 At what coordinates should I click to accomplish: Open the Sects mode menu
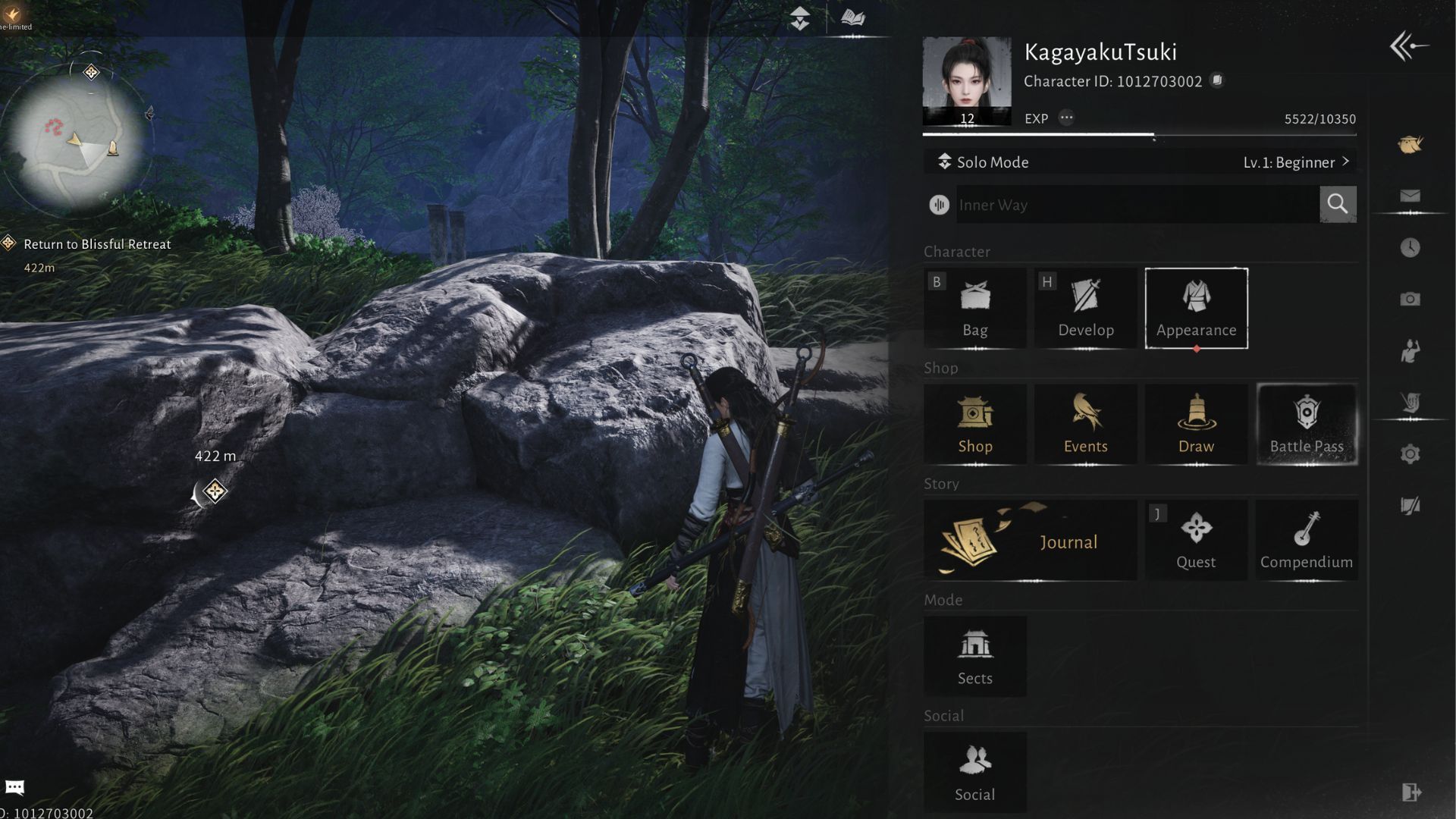click(x=974, y=657)
